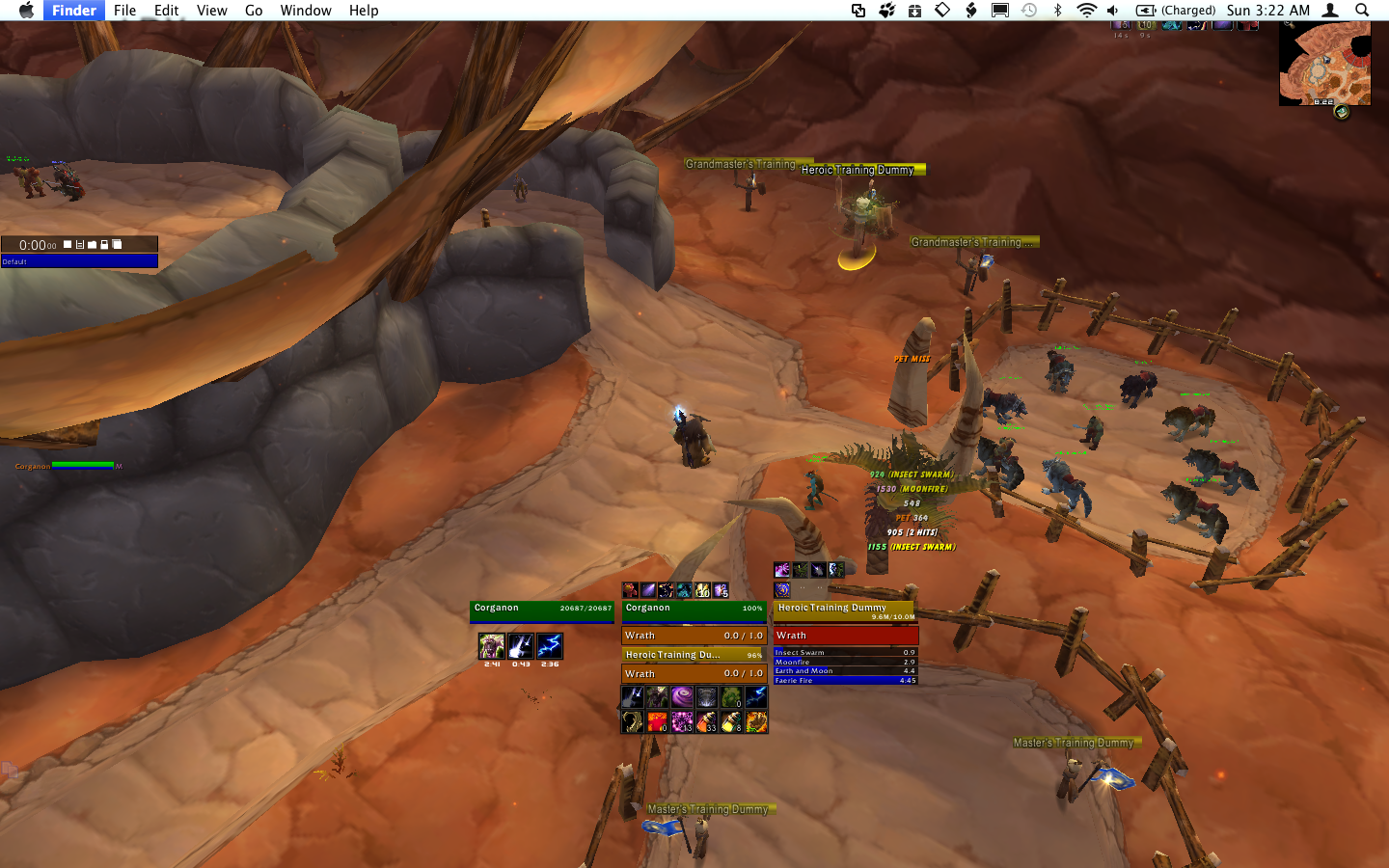Use the yellow flask stack of 8
Viewport: 1389px width, 868px height.
click(731, 721)
